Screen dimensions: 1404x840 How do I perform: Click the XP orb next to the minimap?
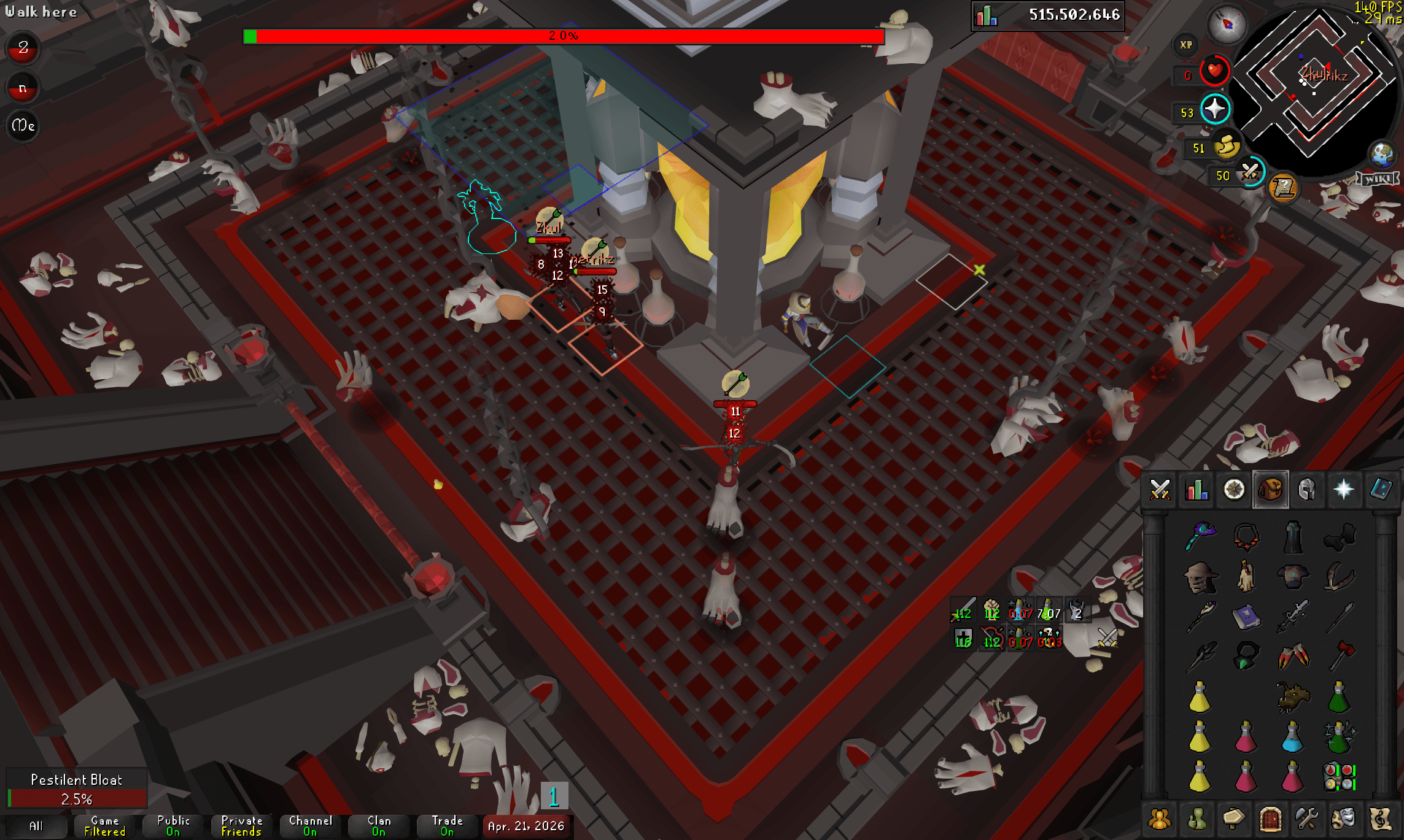click(x=1186, y=44)
